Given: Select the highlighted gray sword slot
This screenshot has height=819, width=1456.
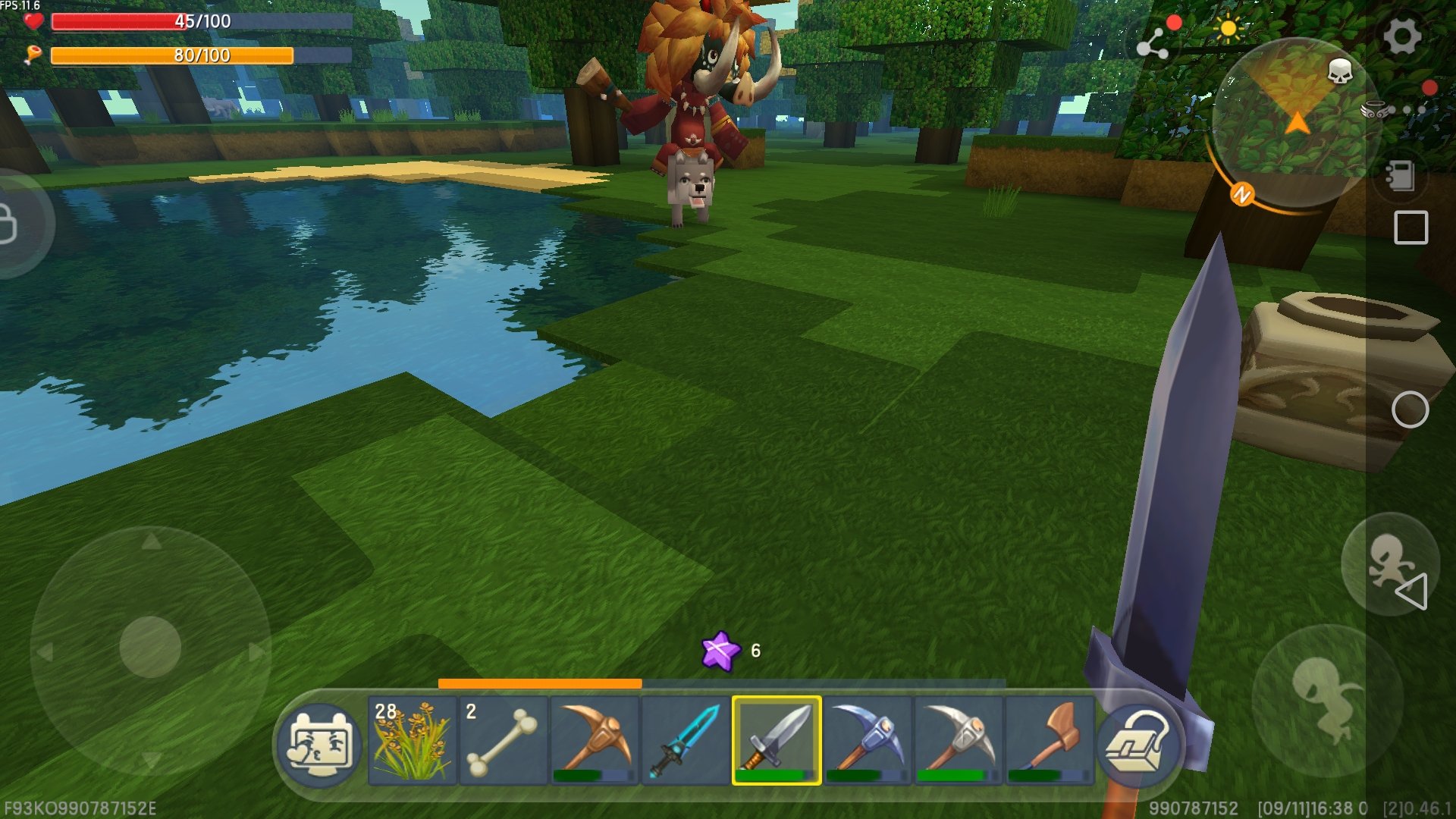Looking at the screenshot, I should coord(776,740).
